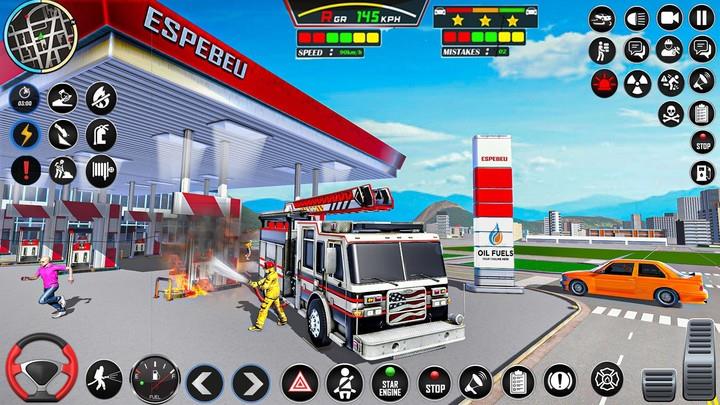Activate the yellow lightning bolt boost

26,133
